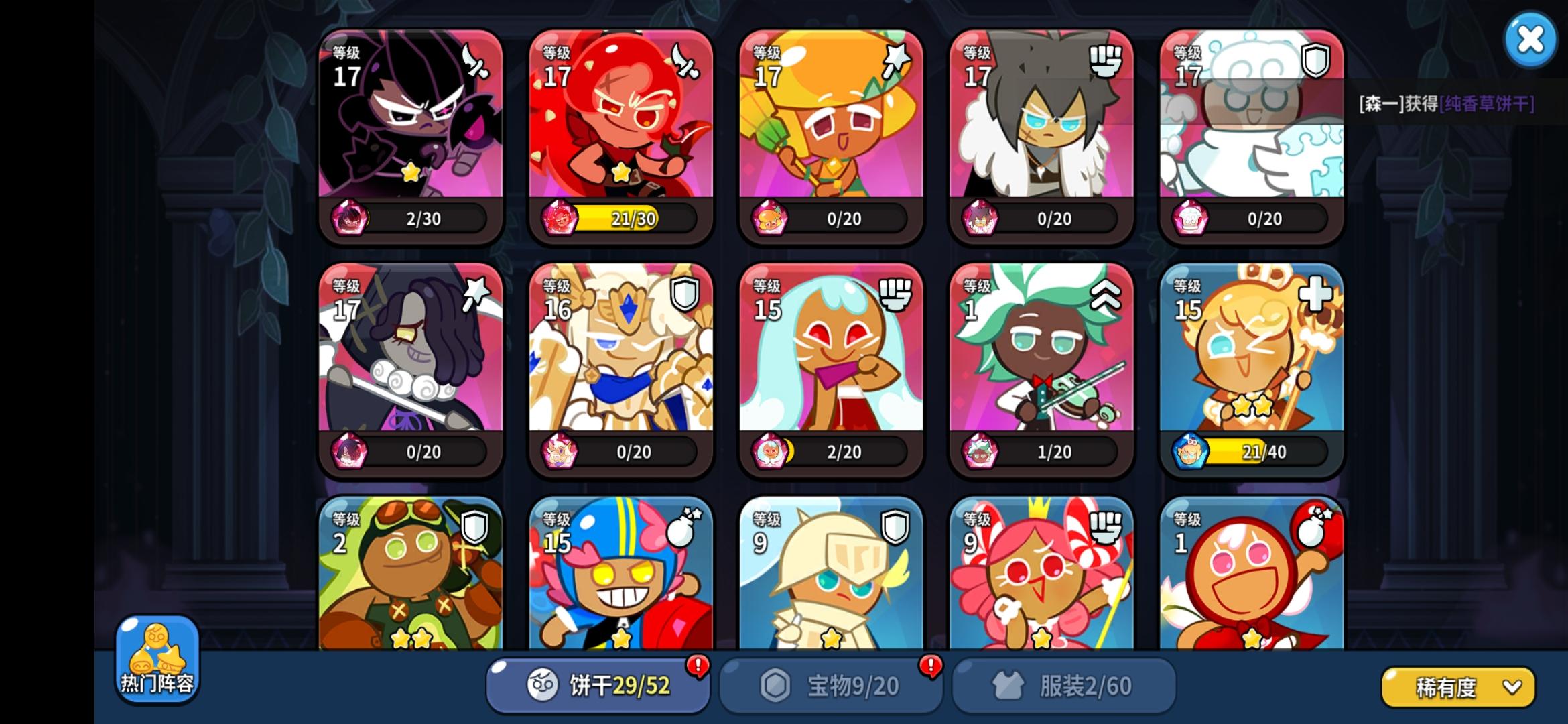
Task: Click the healing plus icon on the level 15 golden cookie
Action: (1316, 294)
